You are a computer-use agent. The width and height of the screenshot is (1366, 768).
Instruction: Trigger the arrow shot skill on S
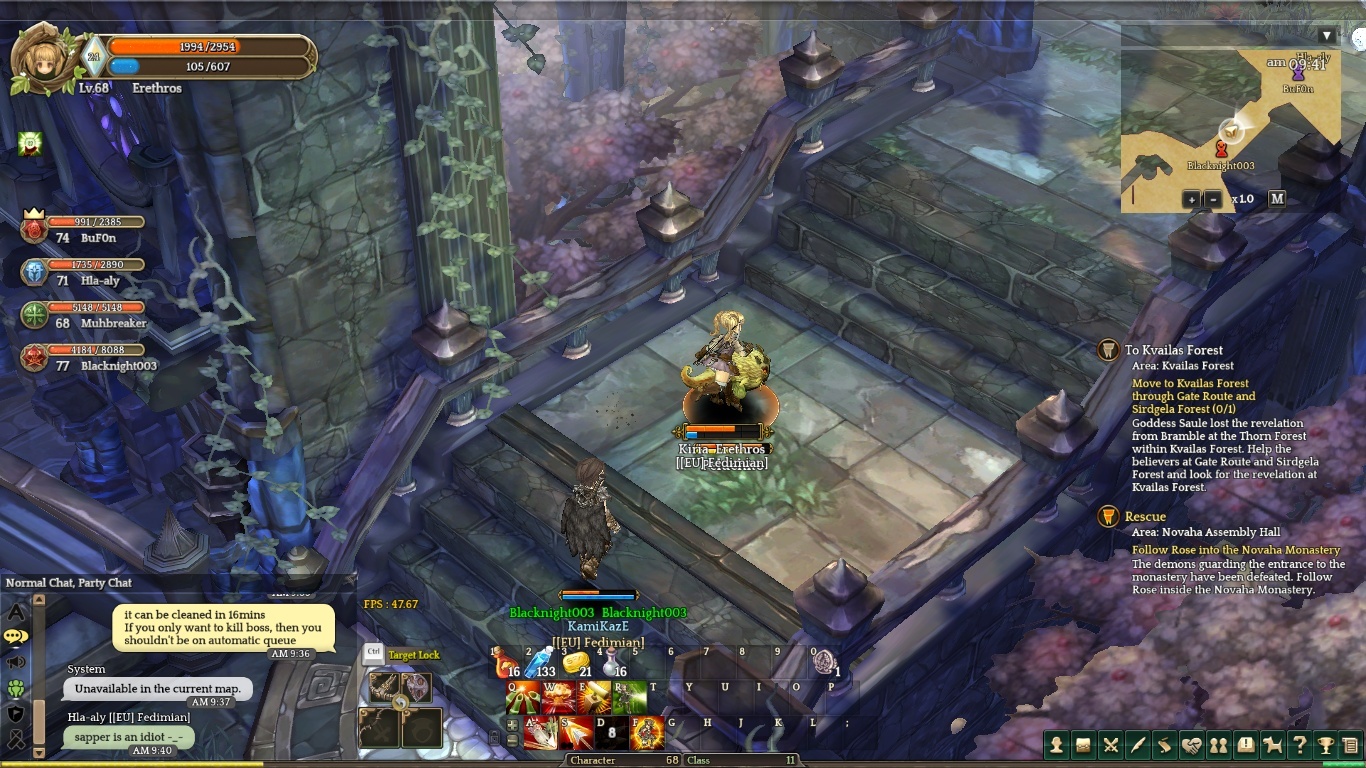pos(576,732)
